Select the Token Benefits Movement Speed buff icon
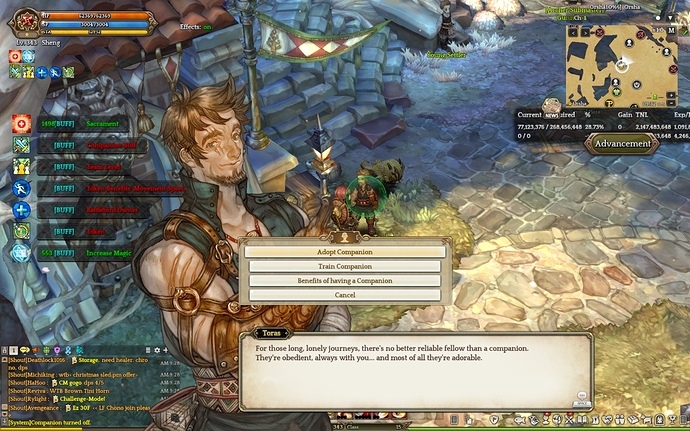This screenshot has height=431, width=690. click(x=21, y=189)
